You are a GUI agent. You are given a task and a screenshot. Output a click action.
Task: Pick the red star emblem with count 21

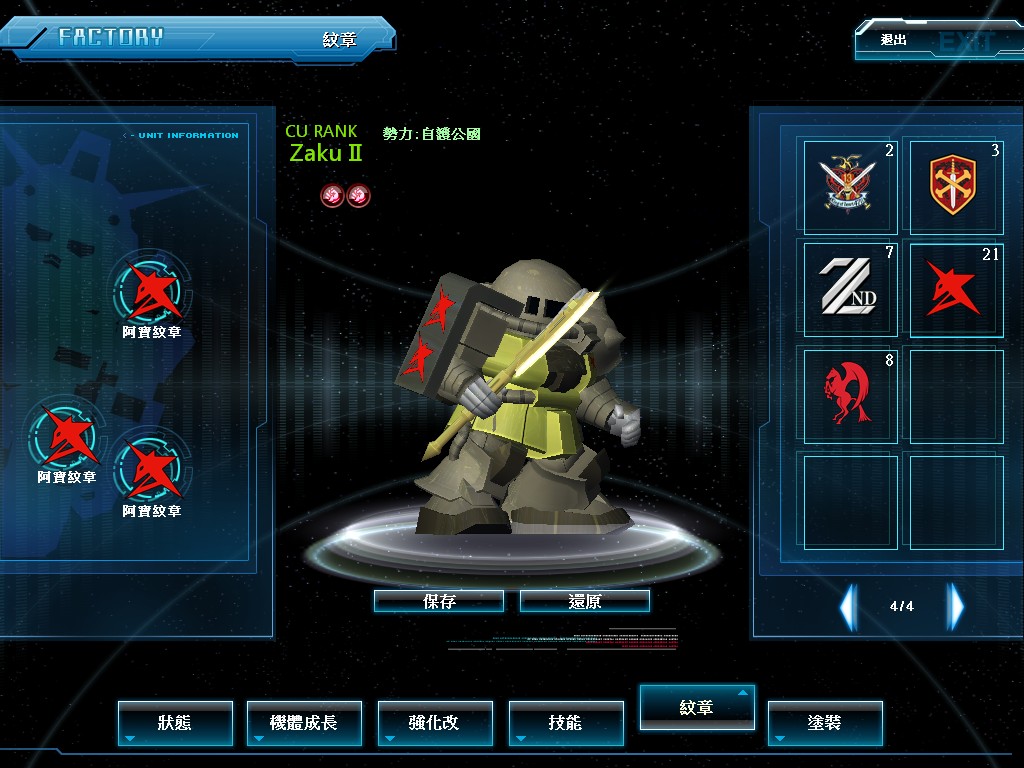955,289
